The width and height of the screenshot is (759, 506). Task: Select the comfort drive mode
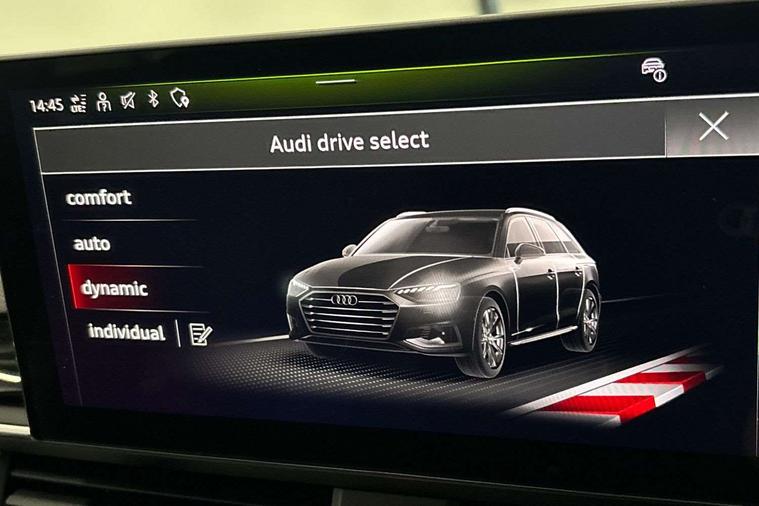click(x=99, y=198)
